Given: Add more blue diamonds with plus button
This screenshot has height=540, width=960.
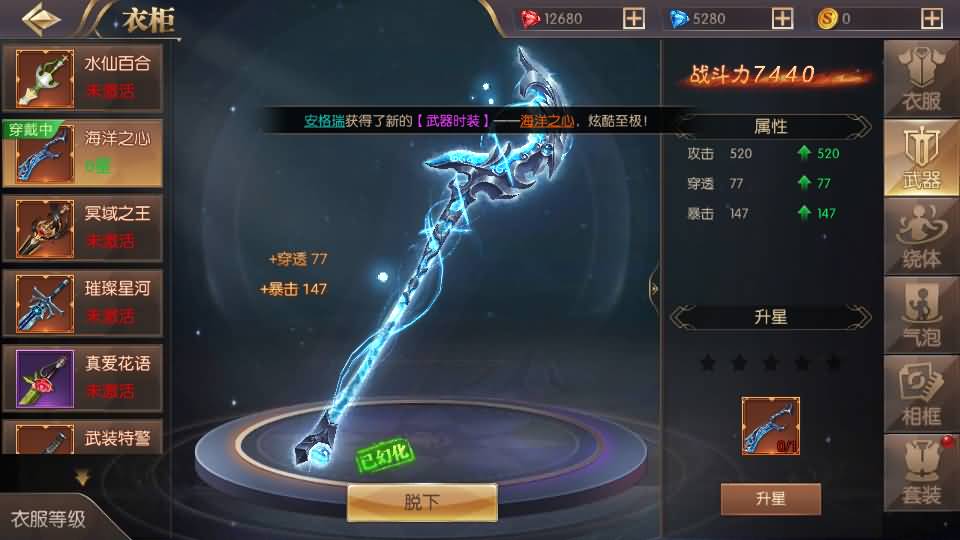Looking at the screenshot, I should pos(781,18).
